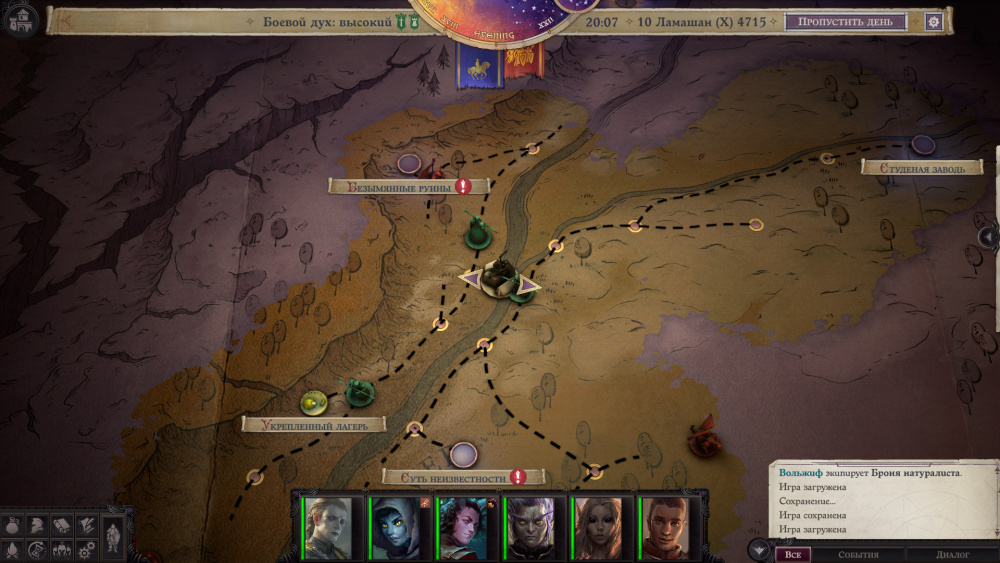Select the "Все" log tab

tap(793, 554)
